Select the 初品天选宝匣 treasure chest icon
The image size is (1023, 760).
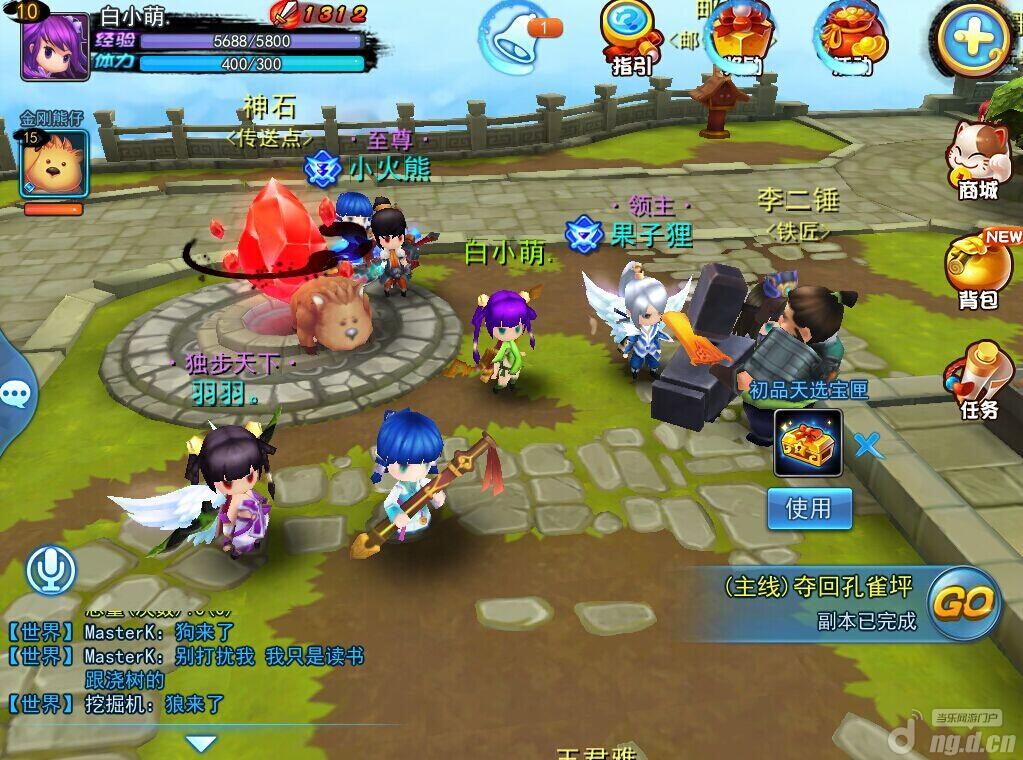(x=807, y=443)
